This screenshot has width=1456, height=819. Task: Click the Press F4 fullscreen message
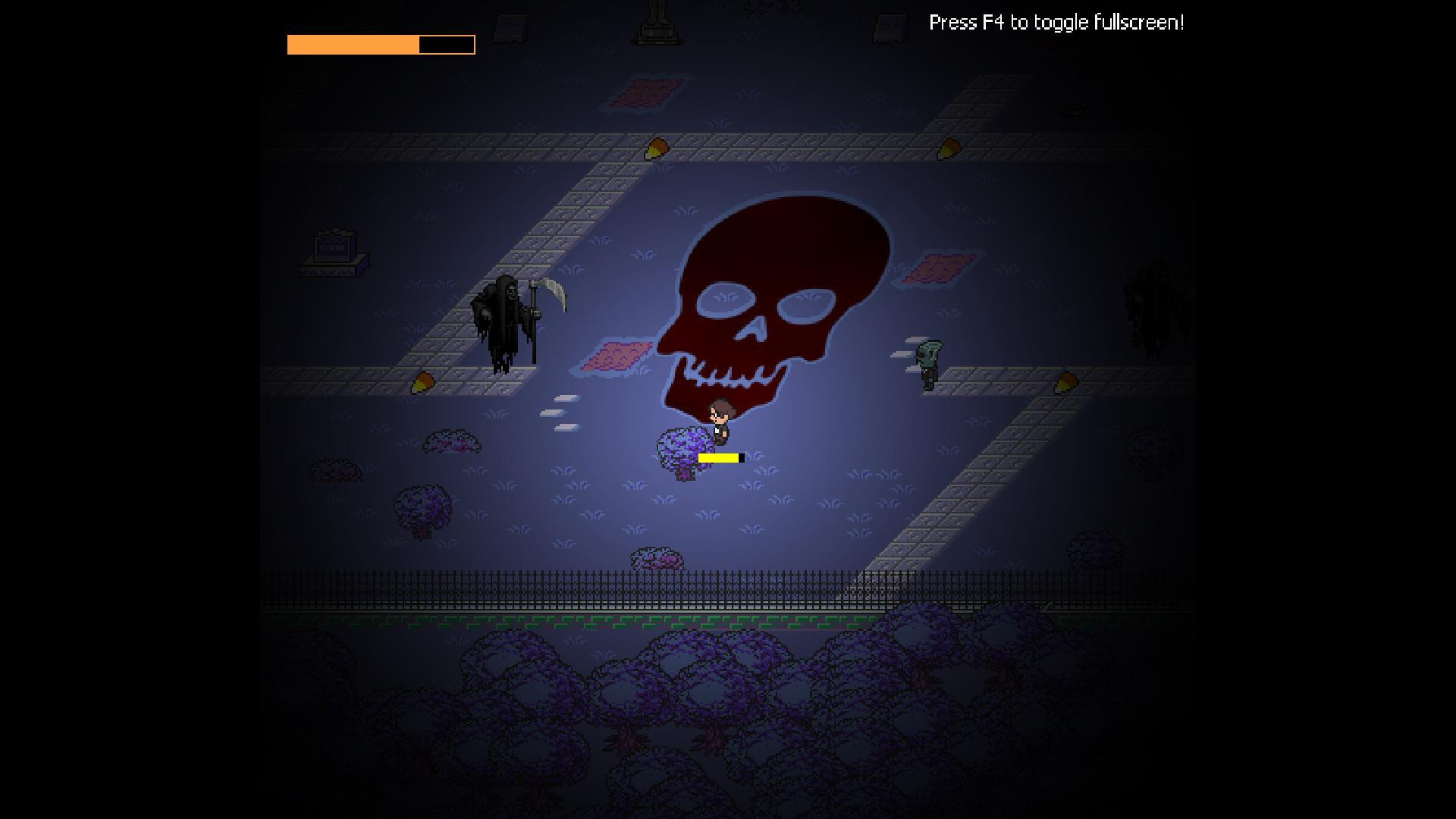click(x=1056, y=23)
